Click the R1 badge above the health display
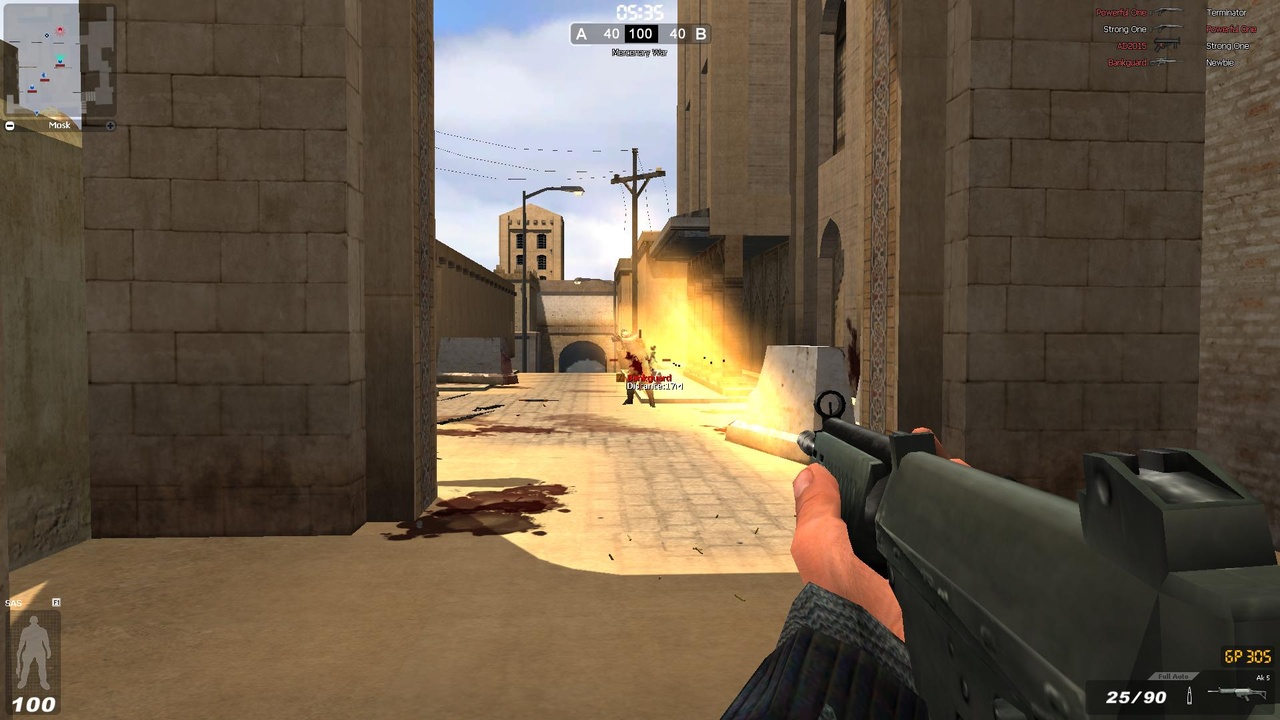1280x720 pixels. [57, 602]
